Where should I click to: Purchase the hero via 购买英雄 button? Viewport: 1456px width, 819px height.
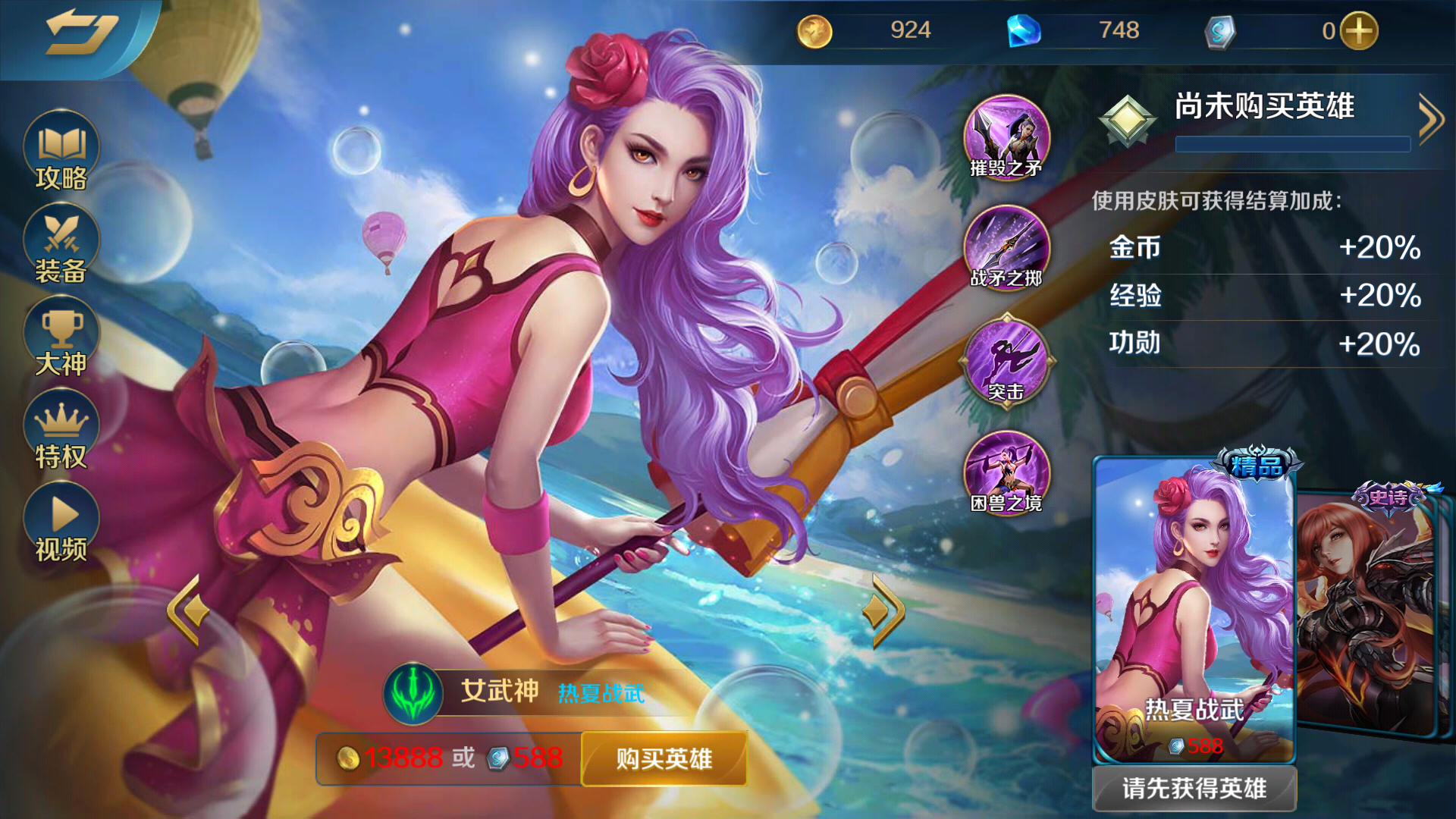(x=664, y=758)
